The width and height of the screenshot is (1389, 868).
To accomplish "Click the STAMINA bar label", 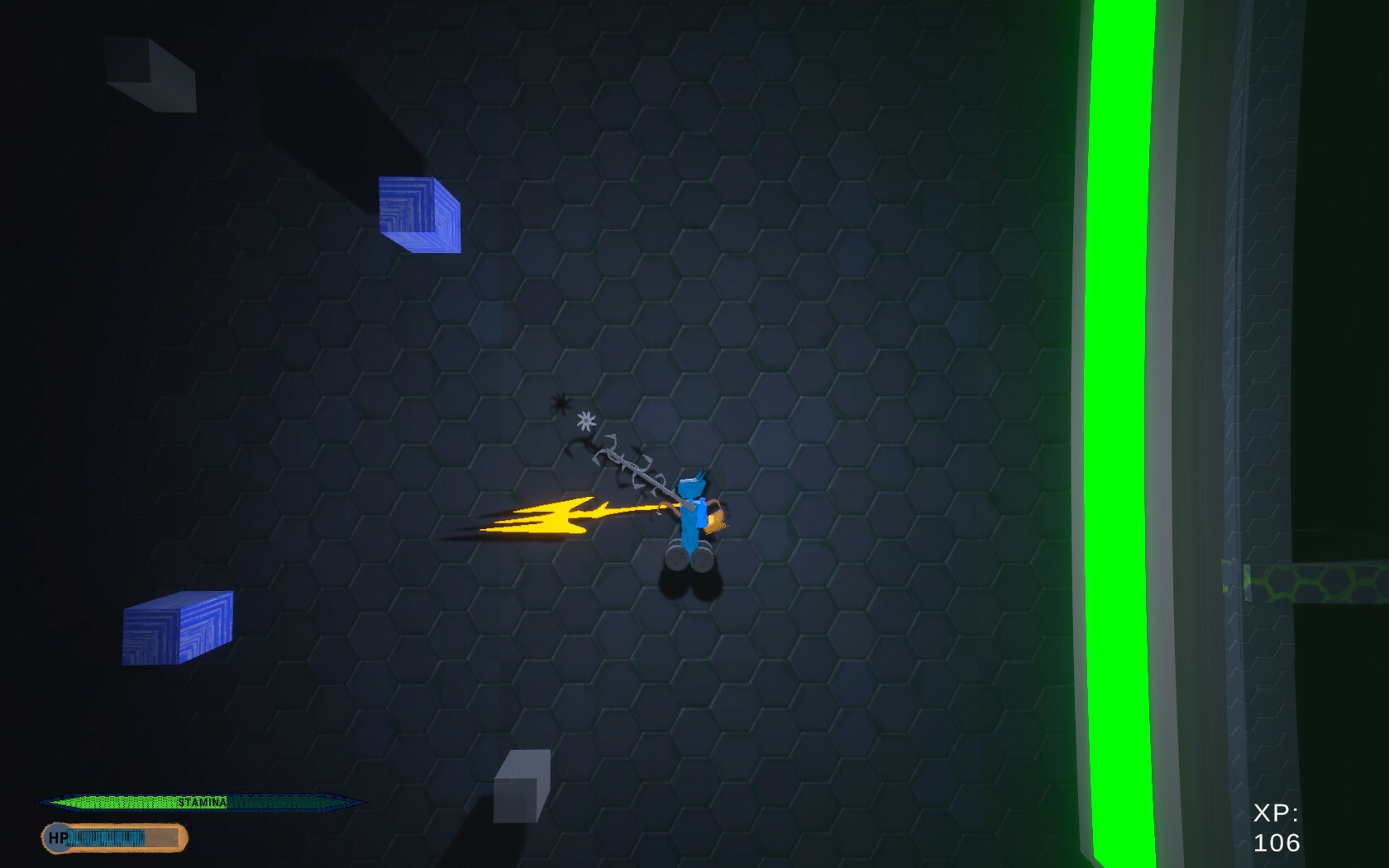I will [x=202, y=802].
